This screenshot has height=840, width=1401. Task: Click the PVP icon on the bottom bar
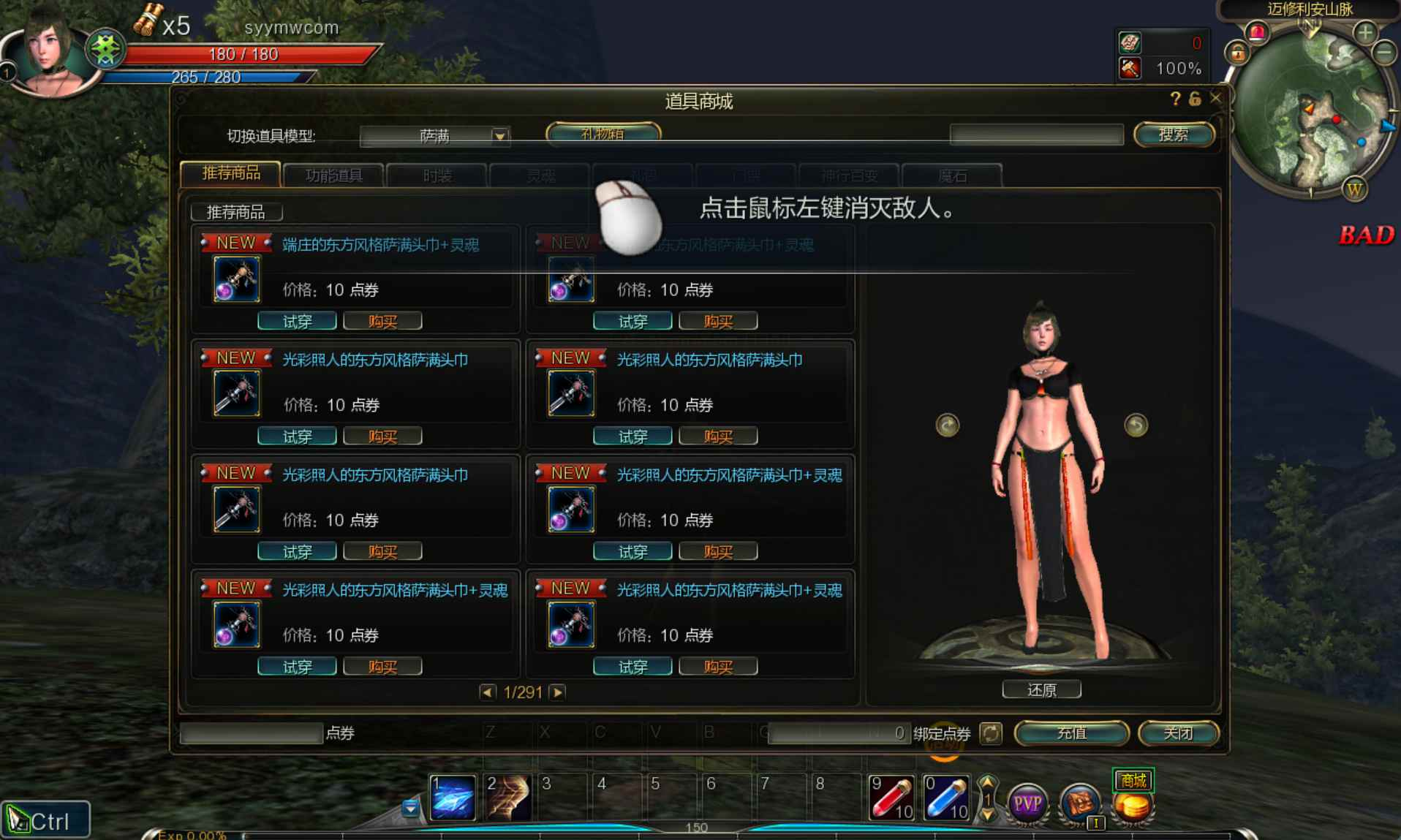coord(1027,801)
